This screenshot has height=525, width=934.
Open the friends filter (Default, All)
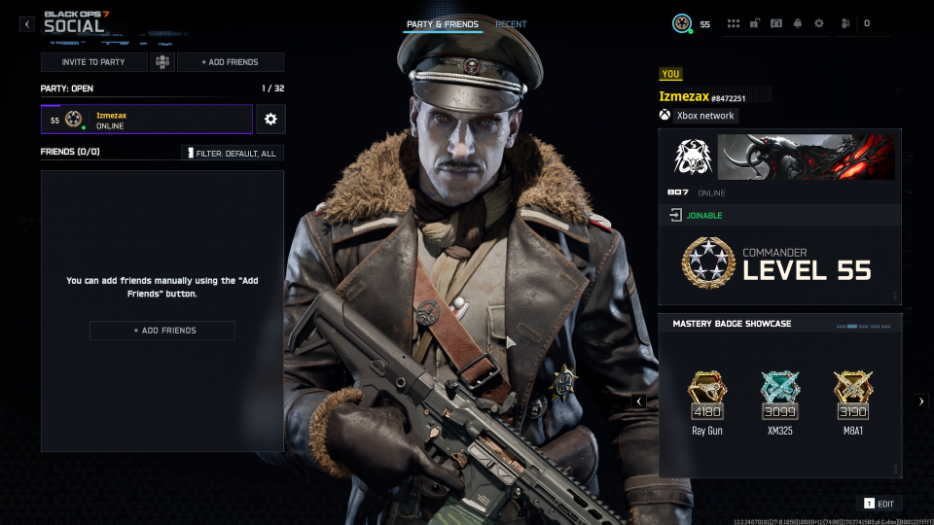click(233, 153)
